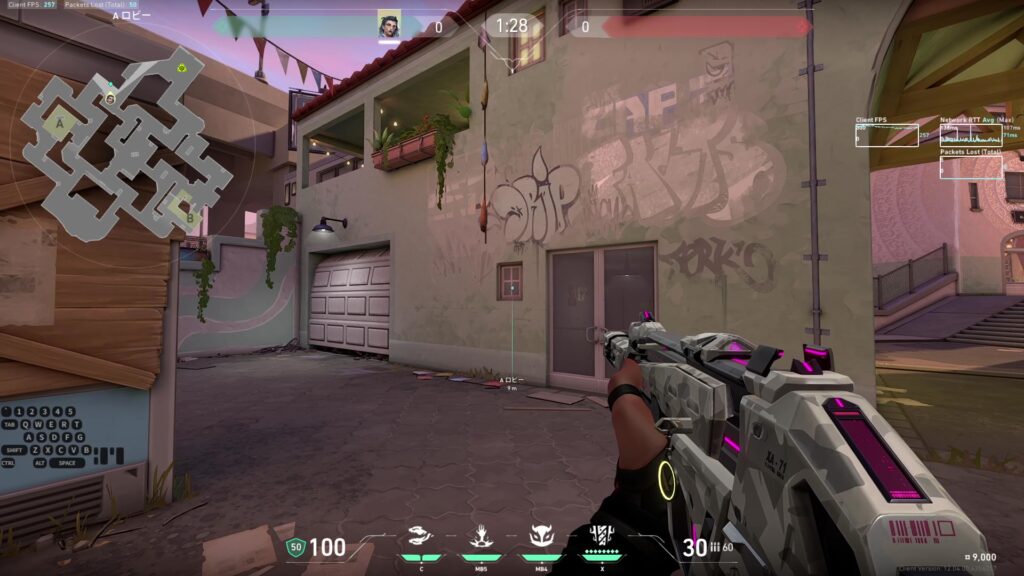The height and width of the screenshot is (576, 1024).
Task: Click the yellow-green spike marker on the minimap
Action: click(x=181, y=69)
